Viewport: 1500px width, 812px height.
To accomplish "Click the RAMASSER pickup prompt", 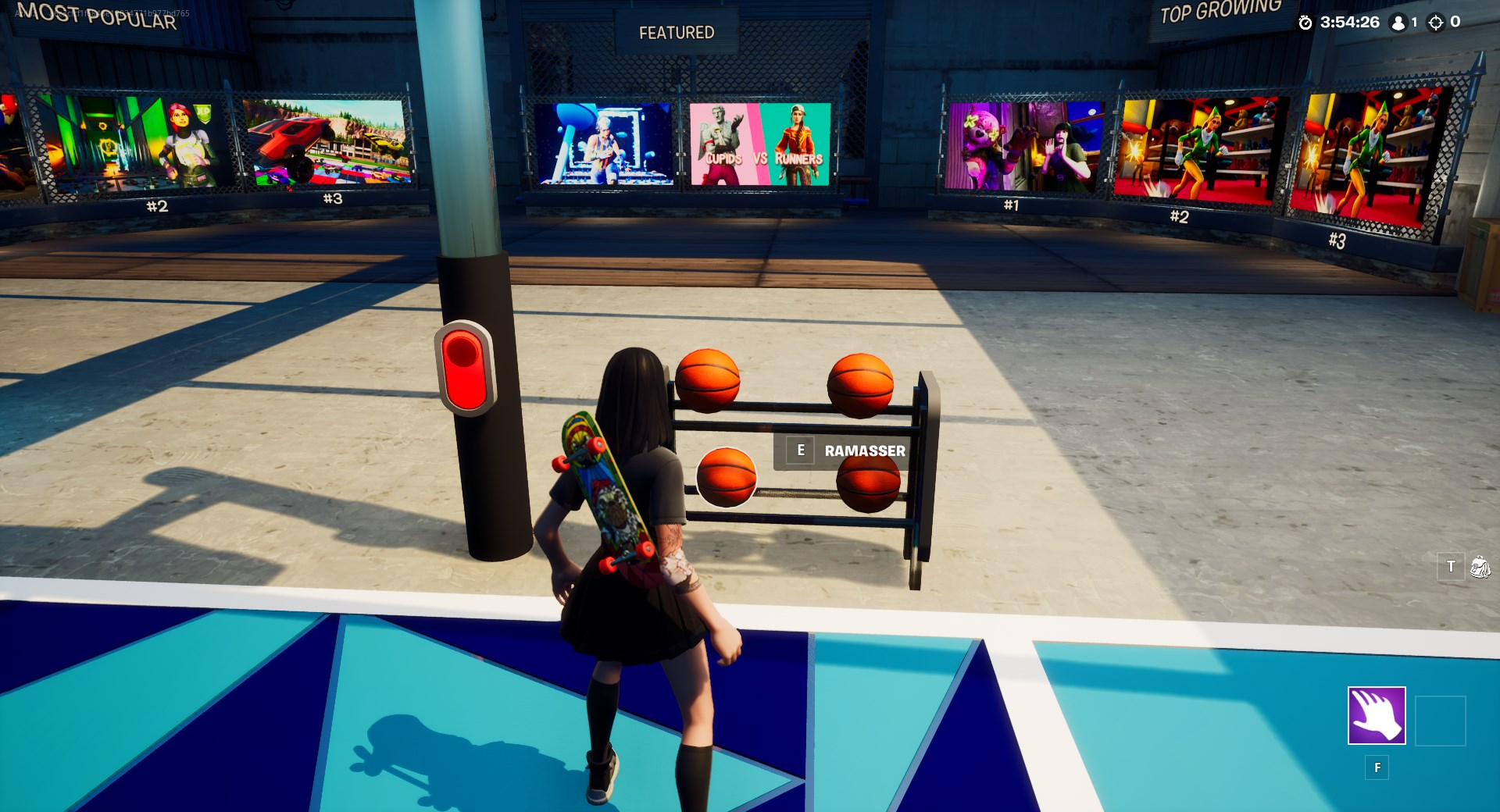I will [x=864, y=451].
